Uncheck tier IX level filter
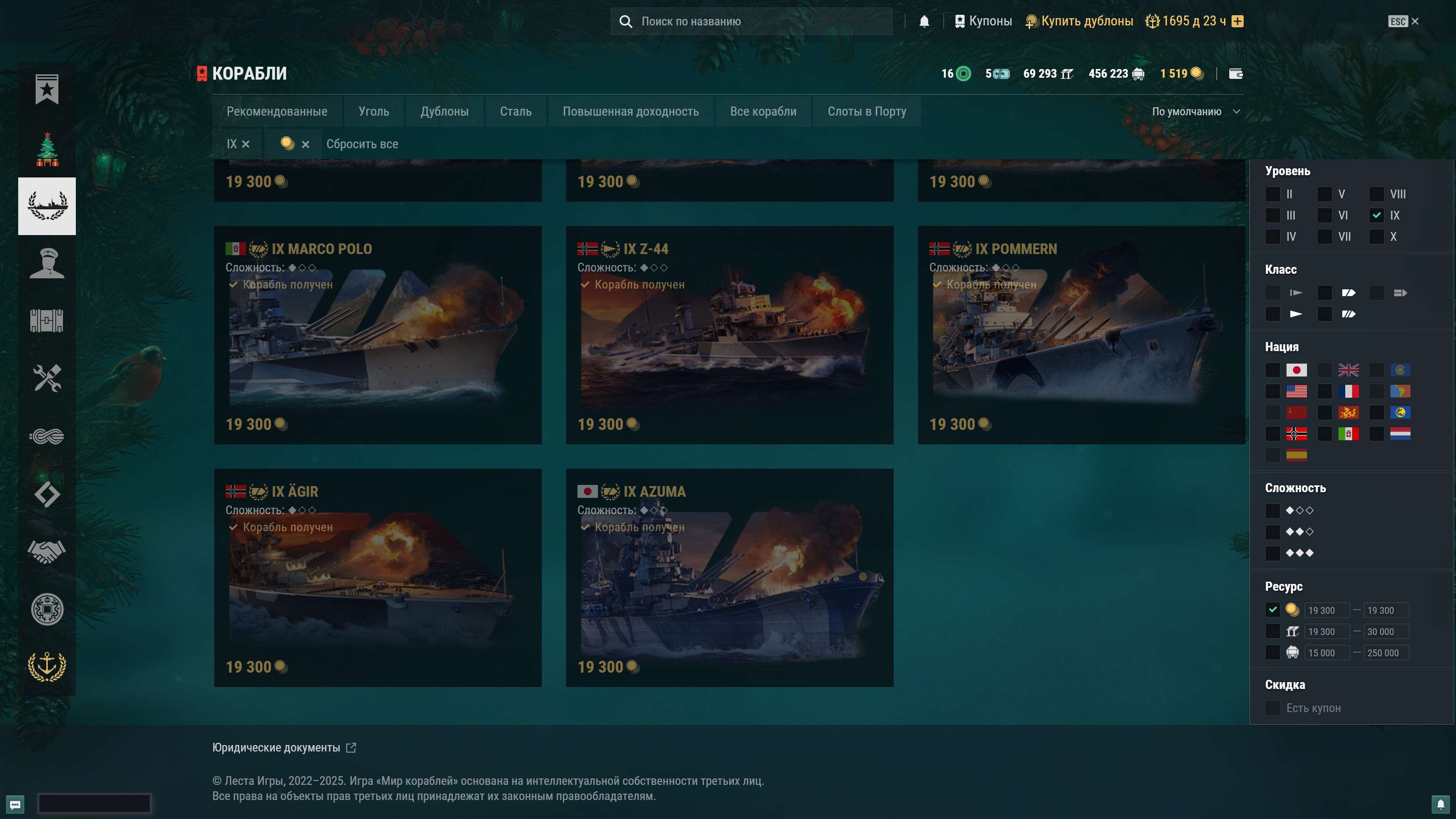 pyautogui.click(x=1376, y=215)
